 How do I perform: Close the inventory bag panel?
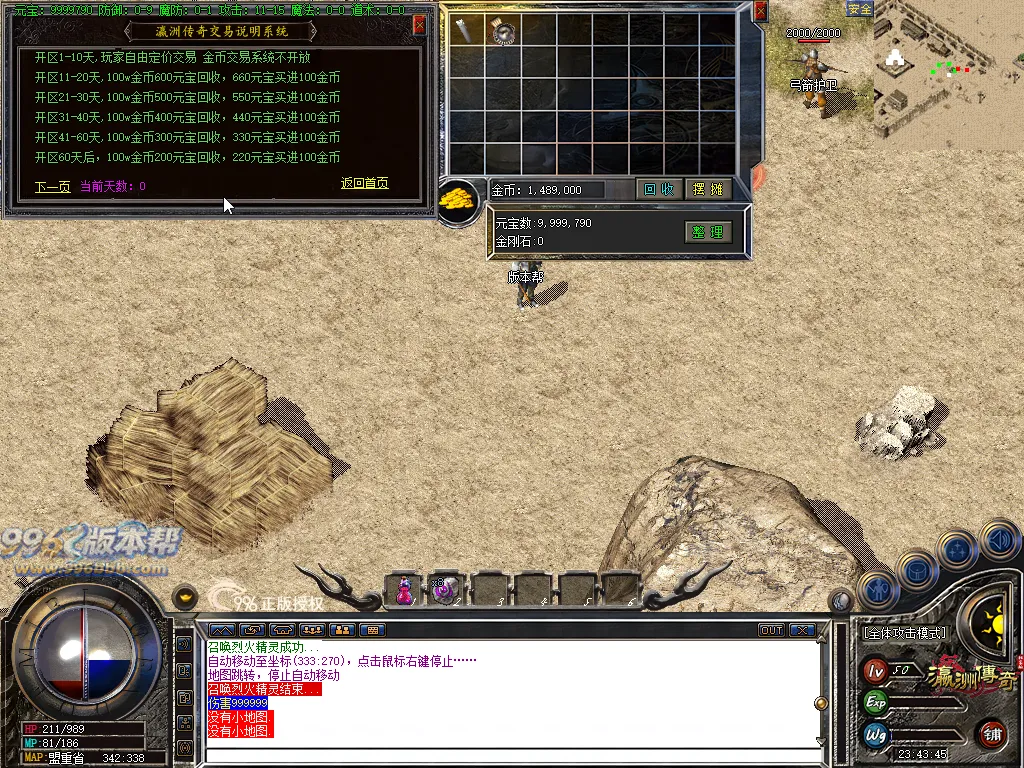(760, 12)
